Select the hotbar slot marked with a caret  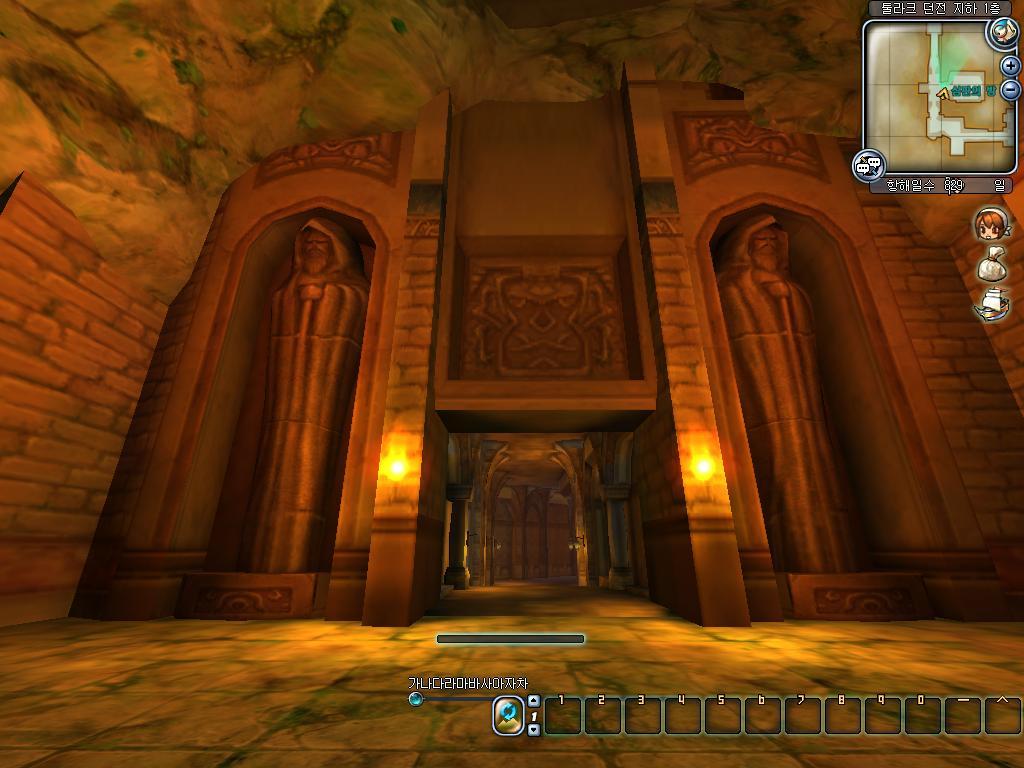(x=1002, y=715)
